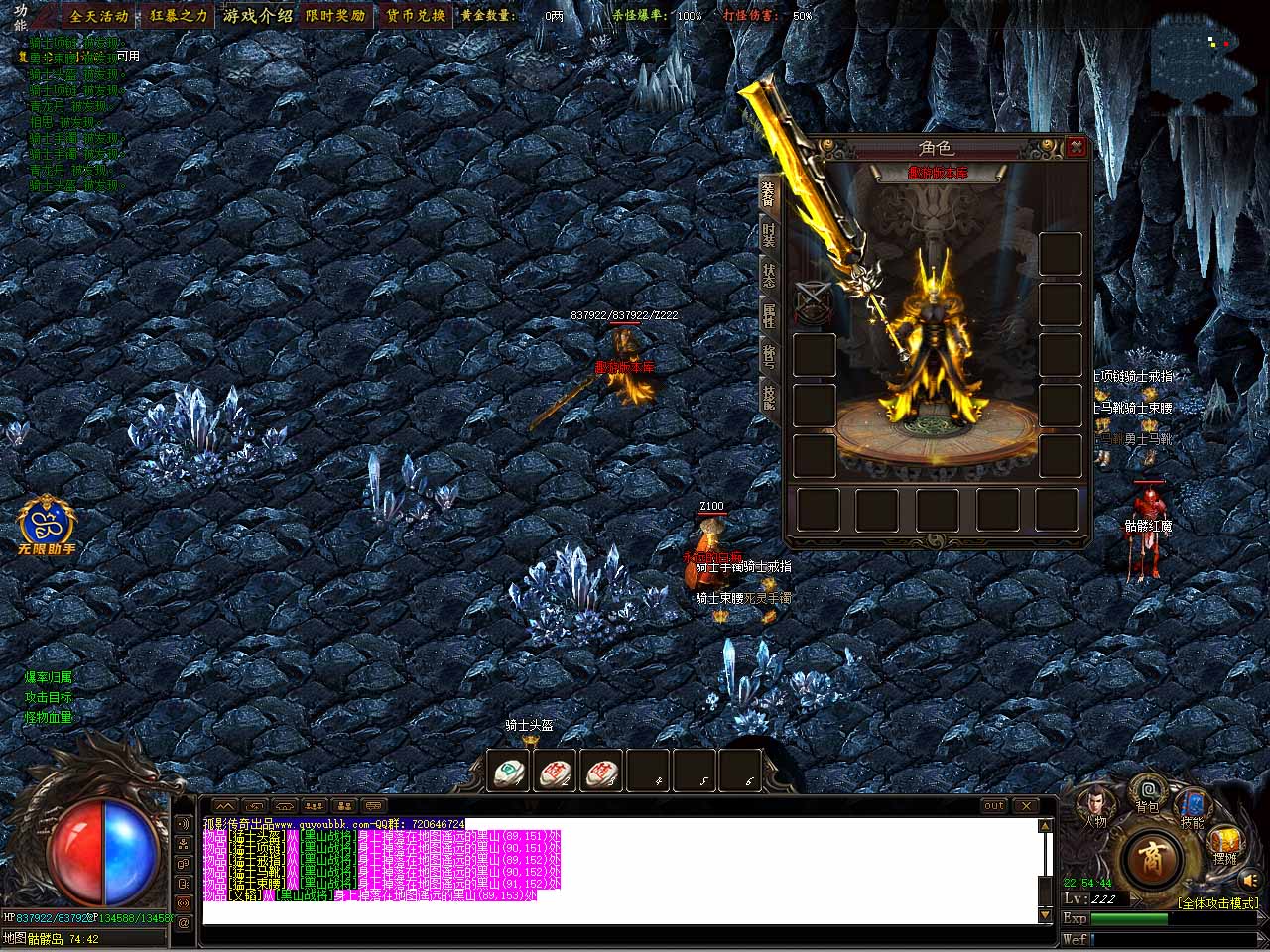Click the 狂暴之力 button
1270x952 pixels.
[x=179, y=16]
